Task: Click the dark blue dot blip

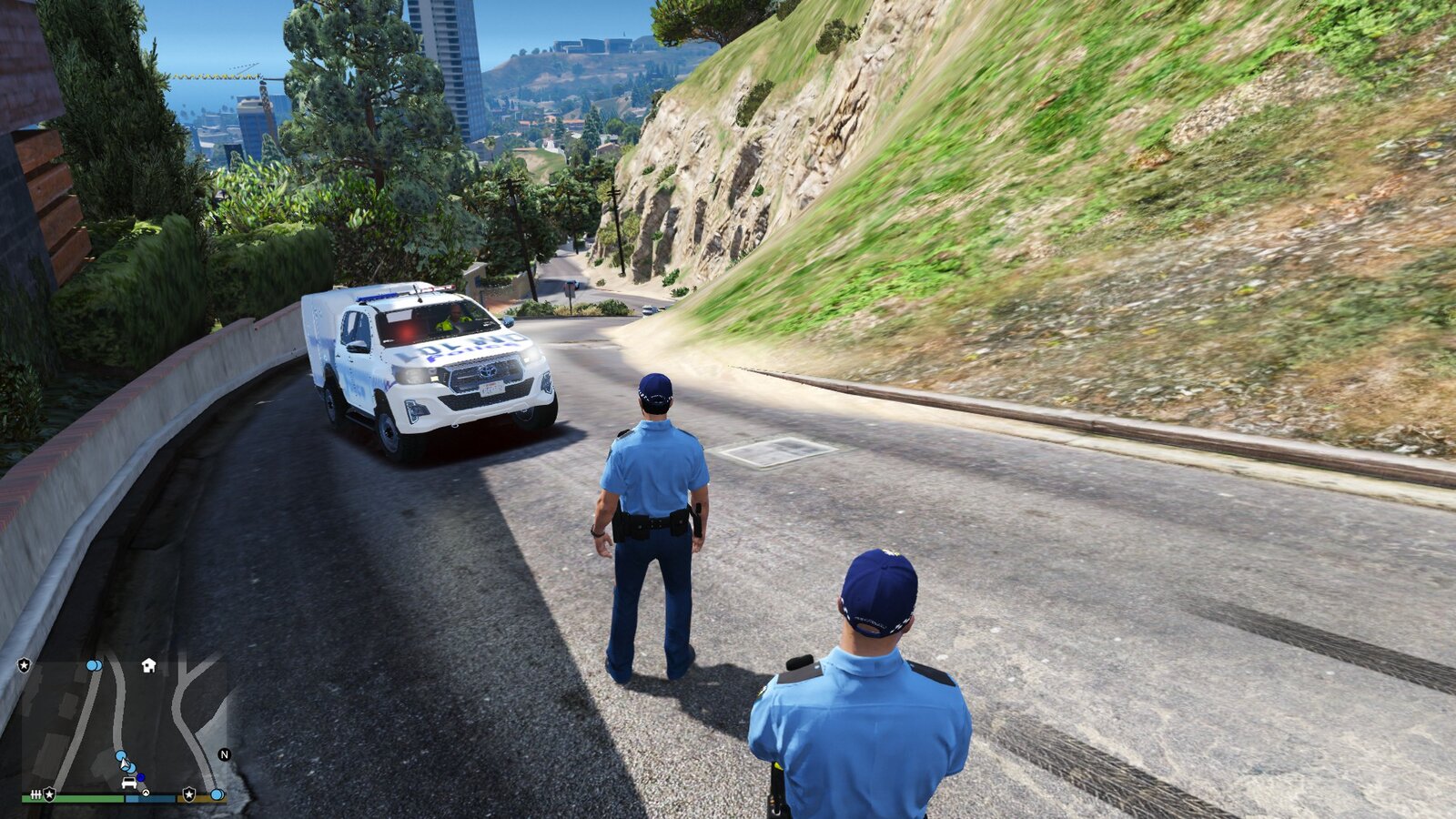Action: 141,778
